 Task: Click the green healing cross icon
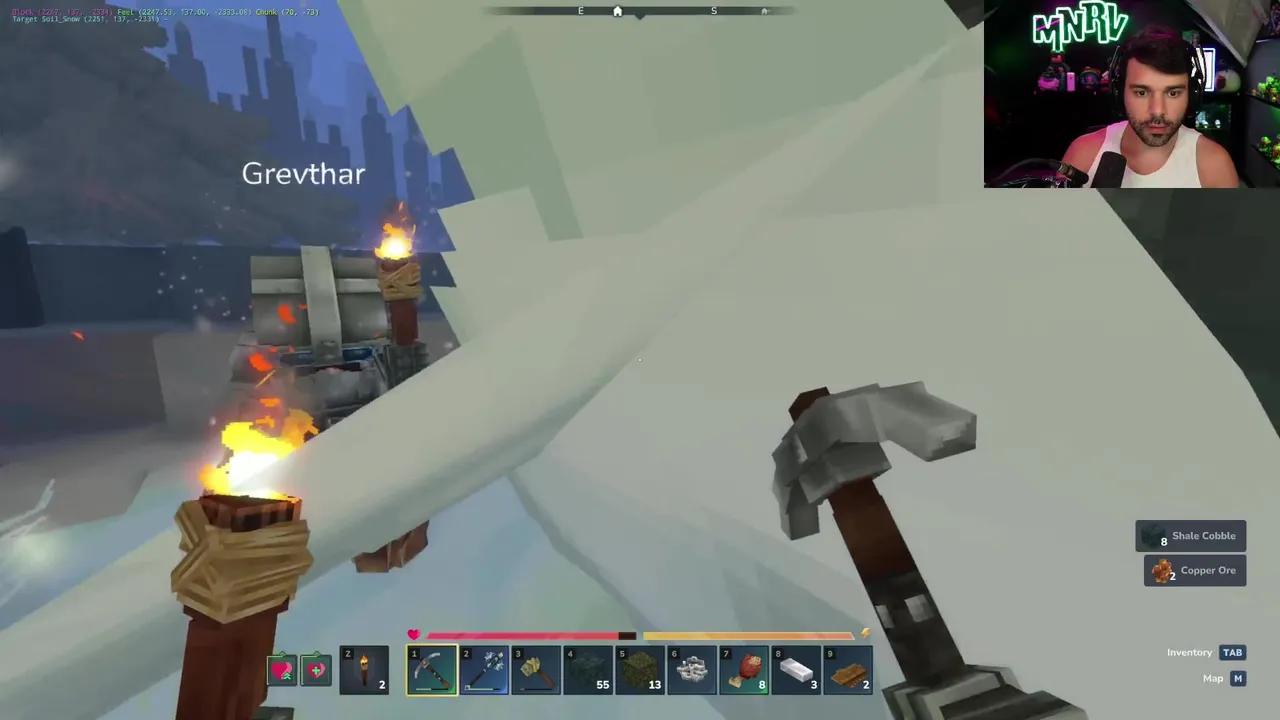pyautogui.click(x=316, y=670)
